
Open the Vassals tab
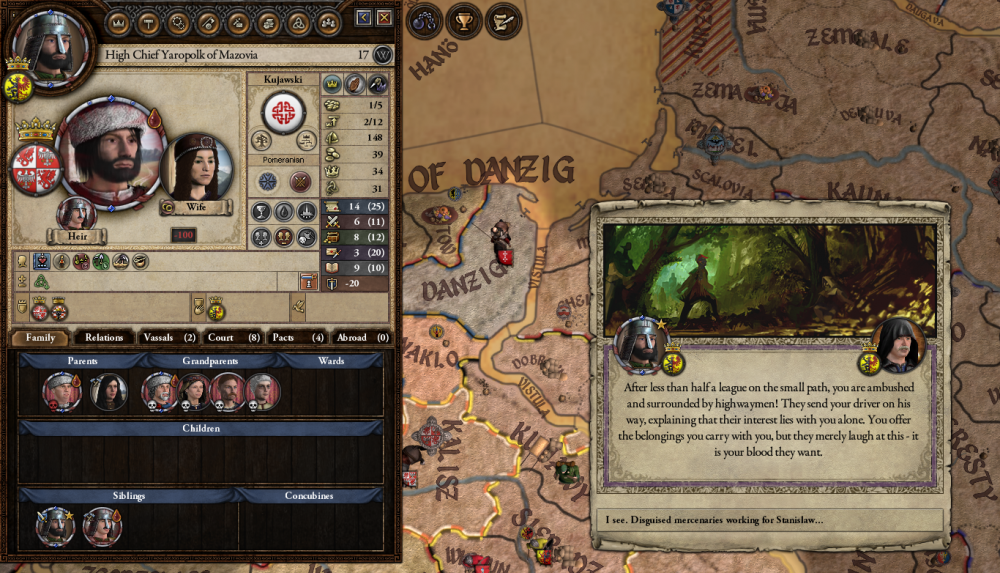(x=168, y=338)
